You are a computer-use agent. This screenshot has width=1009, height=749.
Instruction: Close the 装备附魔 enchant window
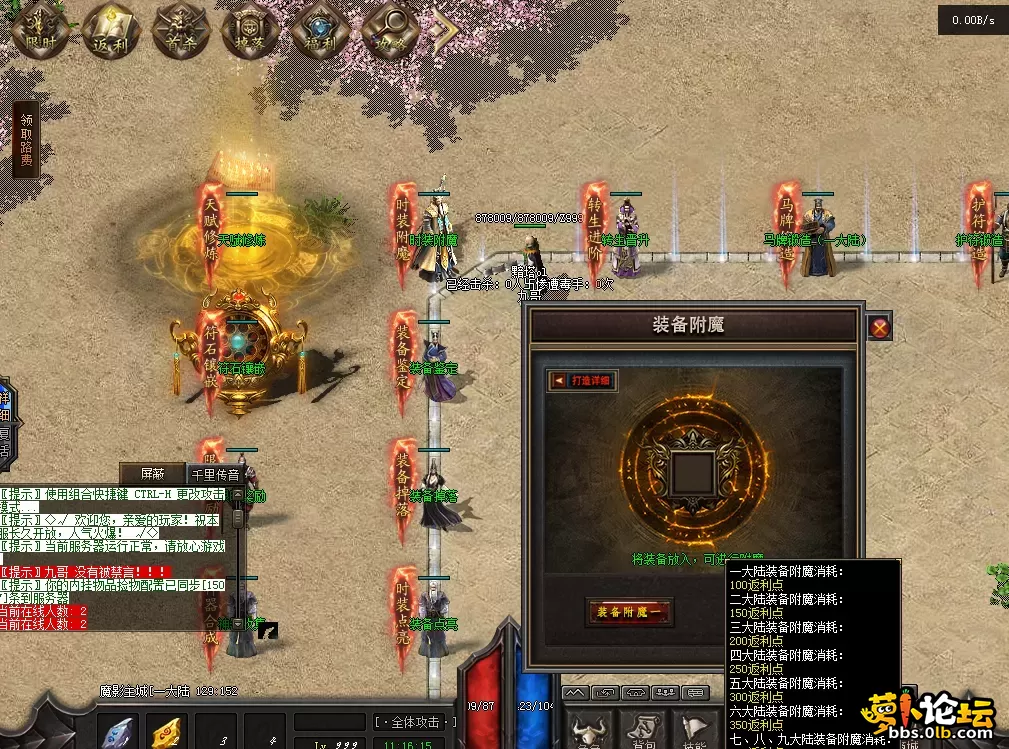879,327
